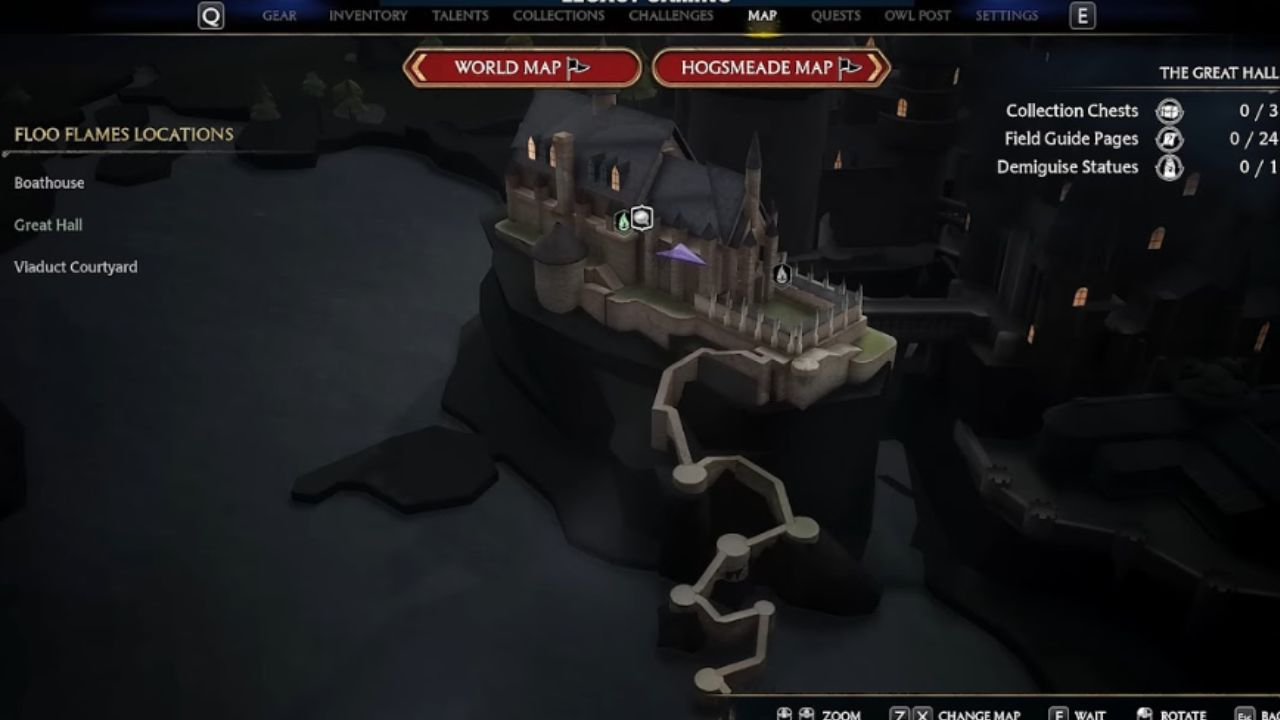
Task: Click the flag icon on World Map button
Action: [x=578, y=67]
